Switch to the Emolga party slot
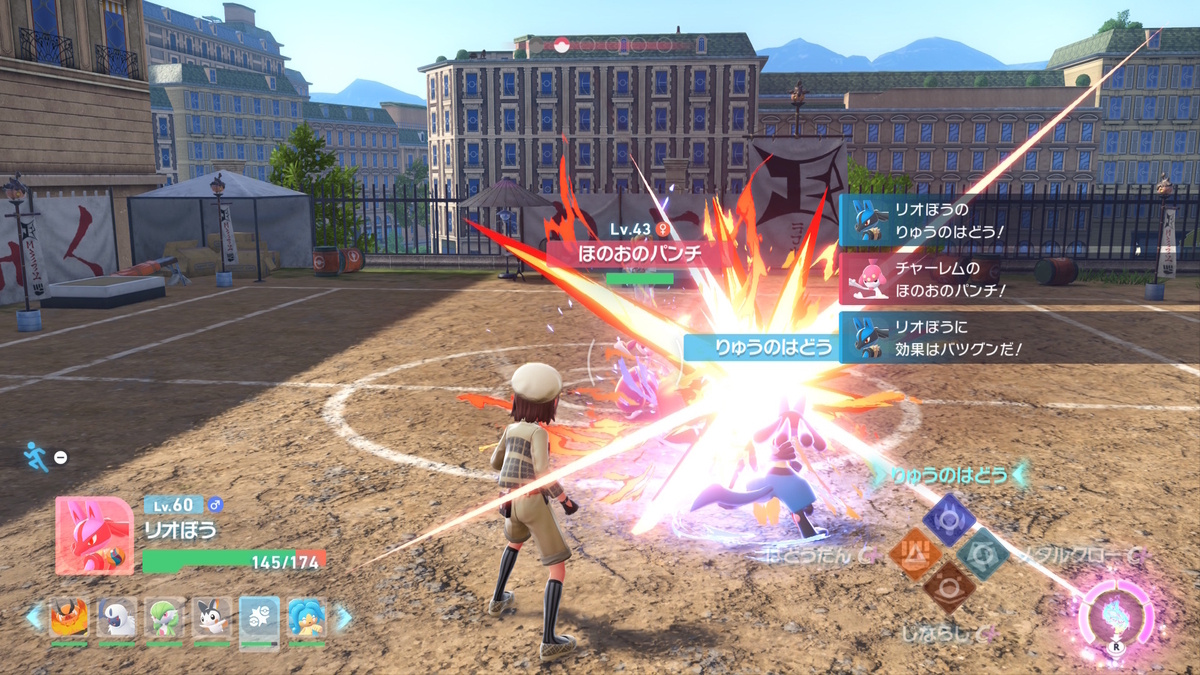 pyautogui.click(x=212, y=618)
